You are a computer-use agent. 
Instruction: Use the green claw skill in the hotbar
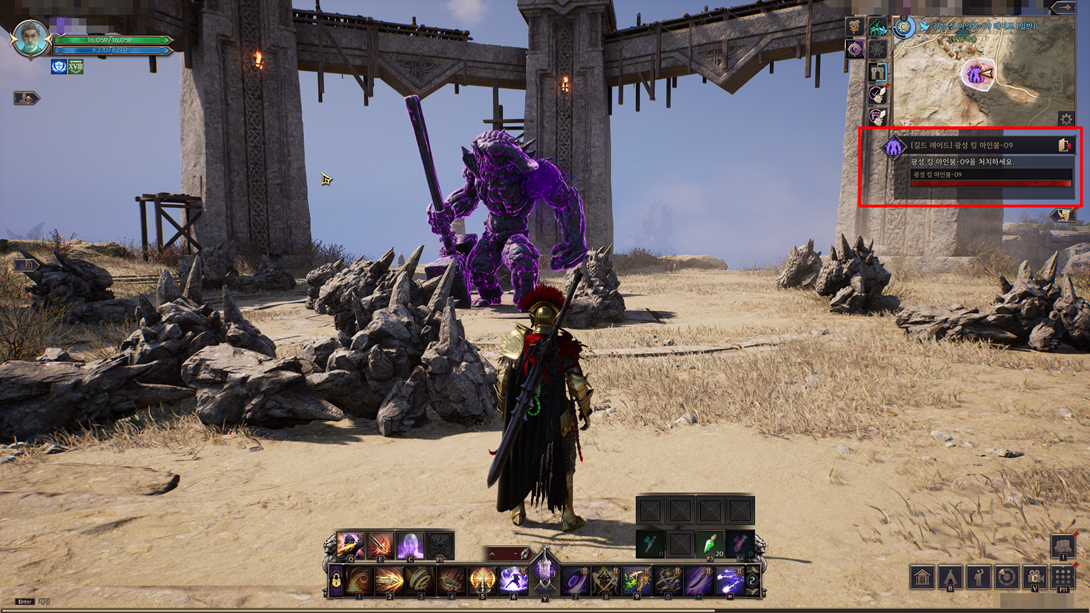click(636, 580)
